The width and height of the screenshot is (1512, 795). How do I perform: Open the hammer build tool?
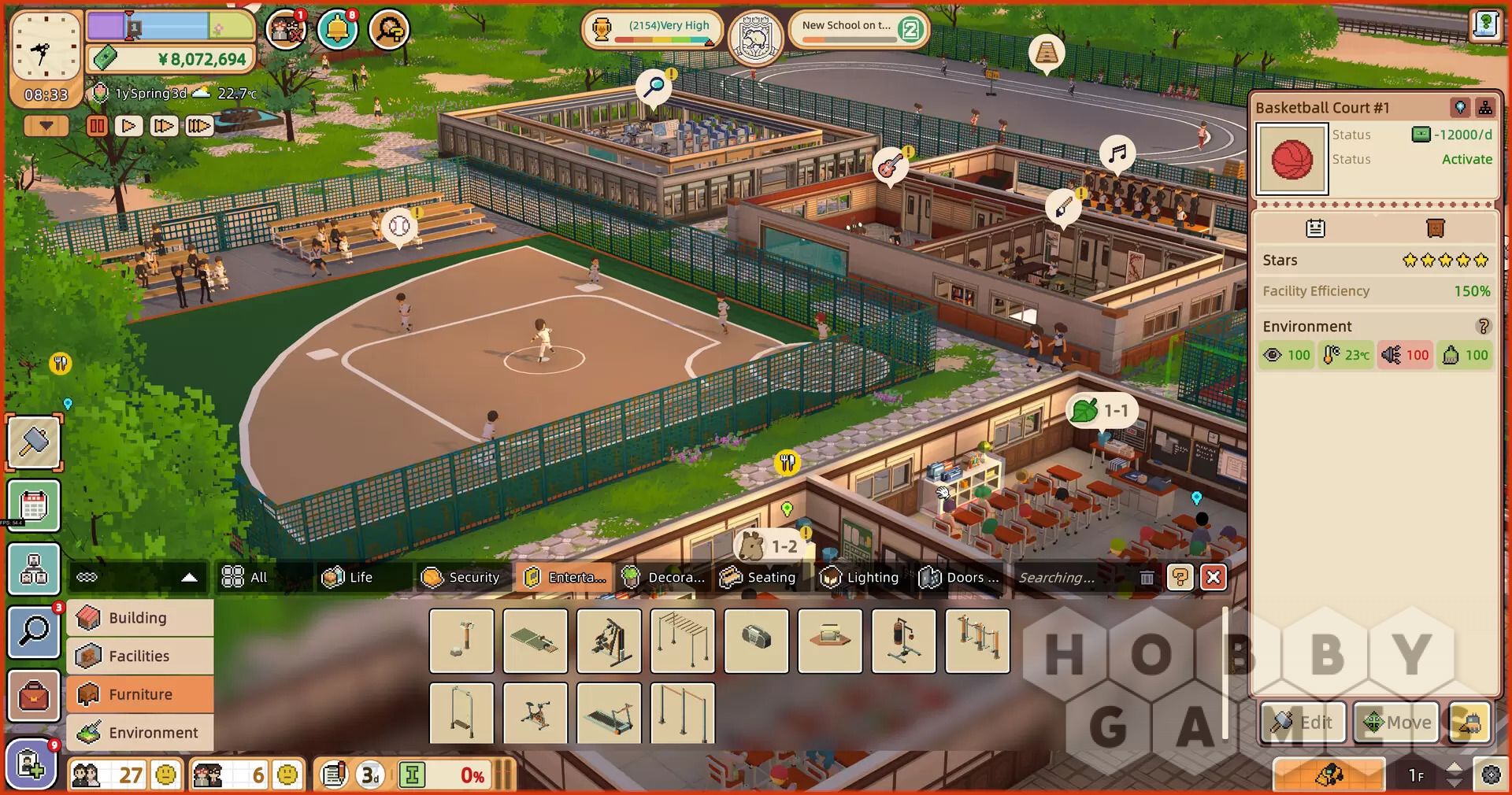click(35, 442)
